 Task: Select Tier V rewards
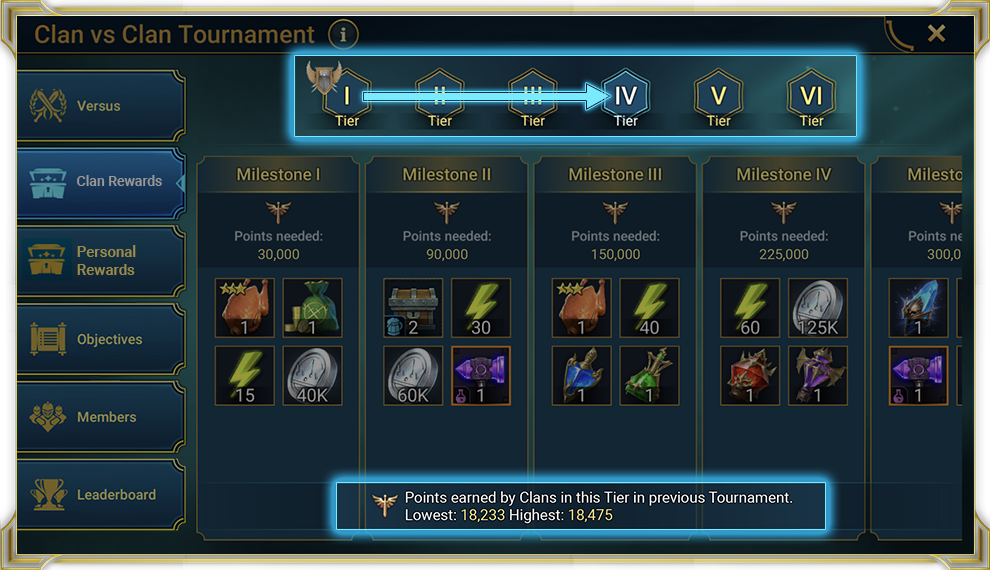718,96
